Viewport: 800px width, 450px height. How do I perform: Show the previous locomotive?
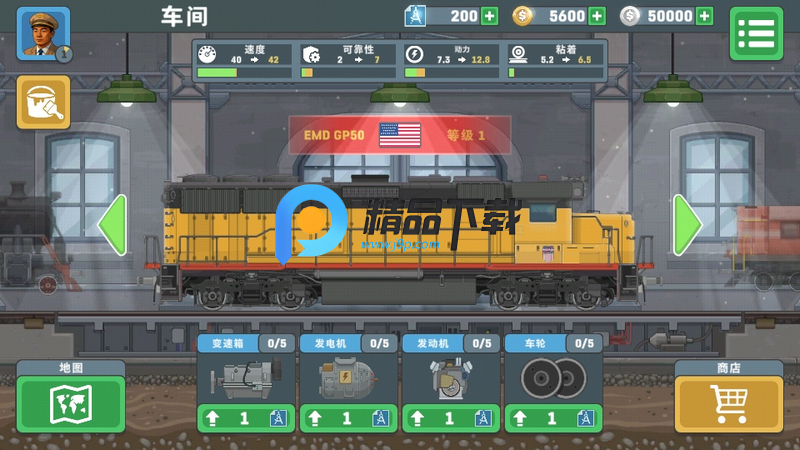click(x=112, y=226)
